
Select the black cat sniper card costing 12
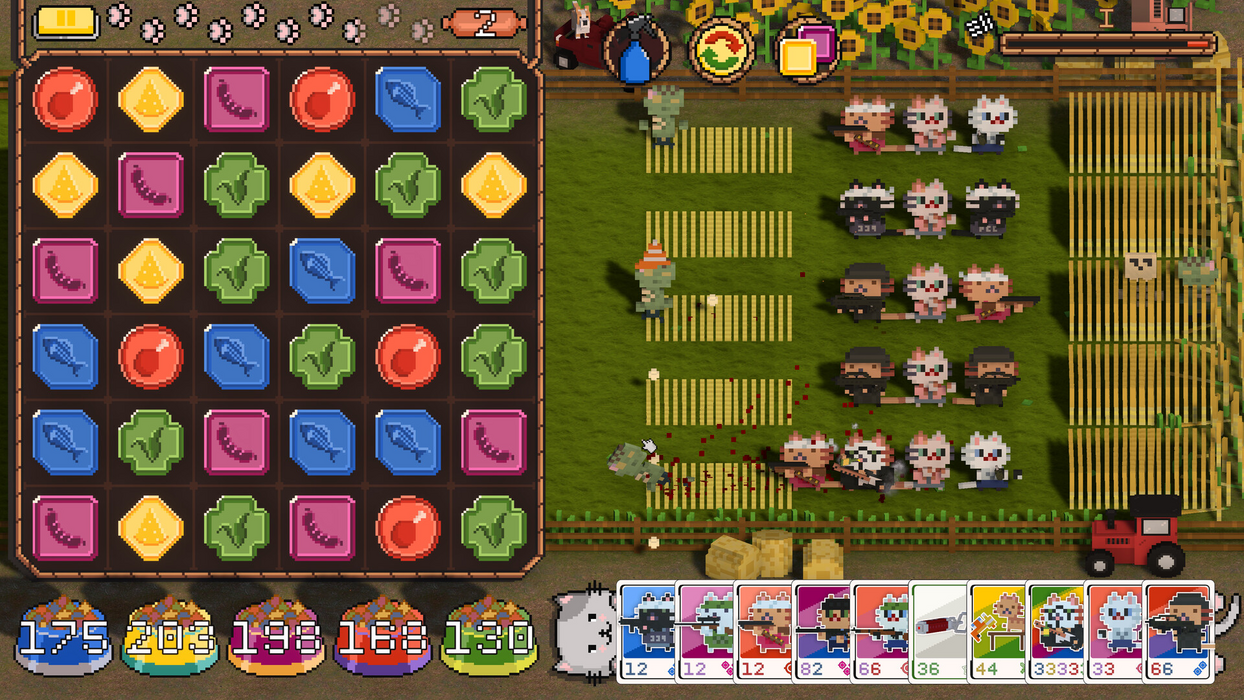point(647,630)
